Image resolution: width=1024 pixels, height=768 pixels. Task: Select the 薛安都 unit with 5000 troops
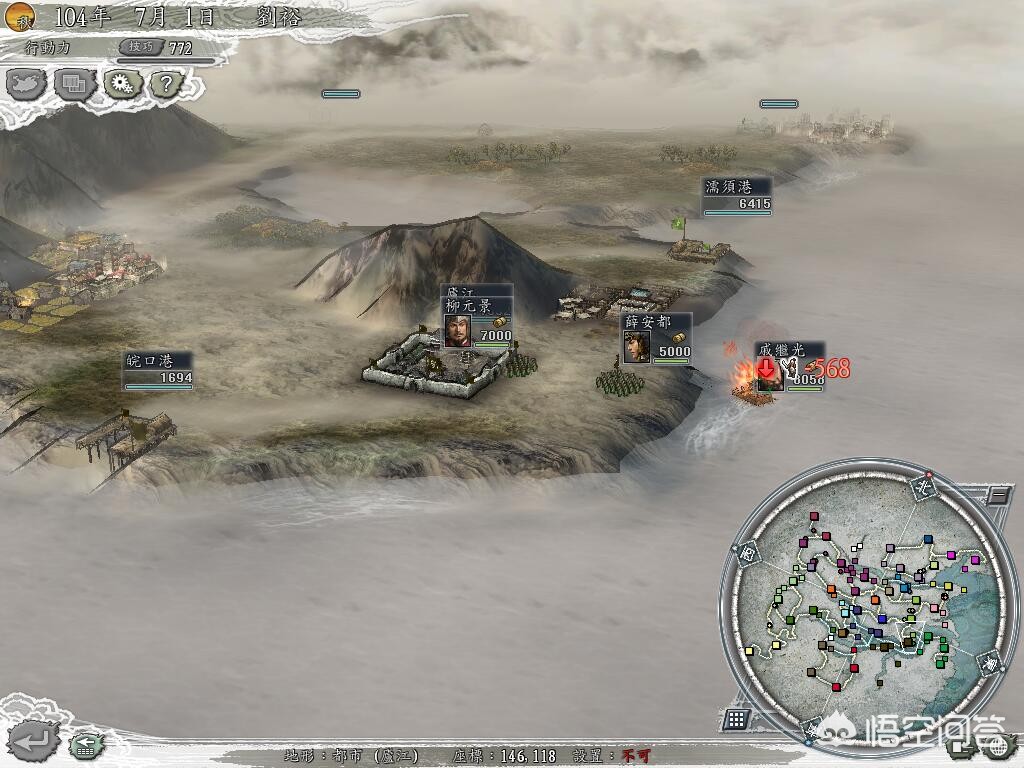[657, 339]
